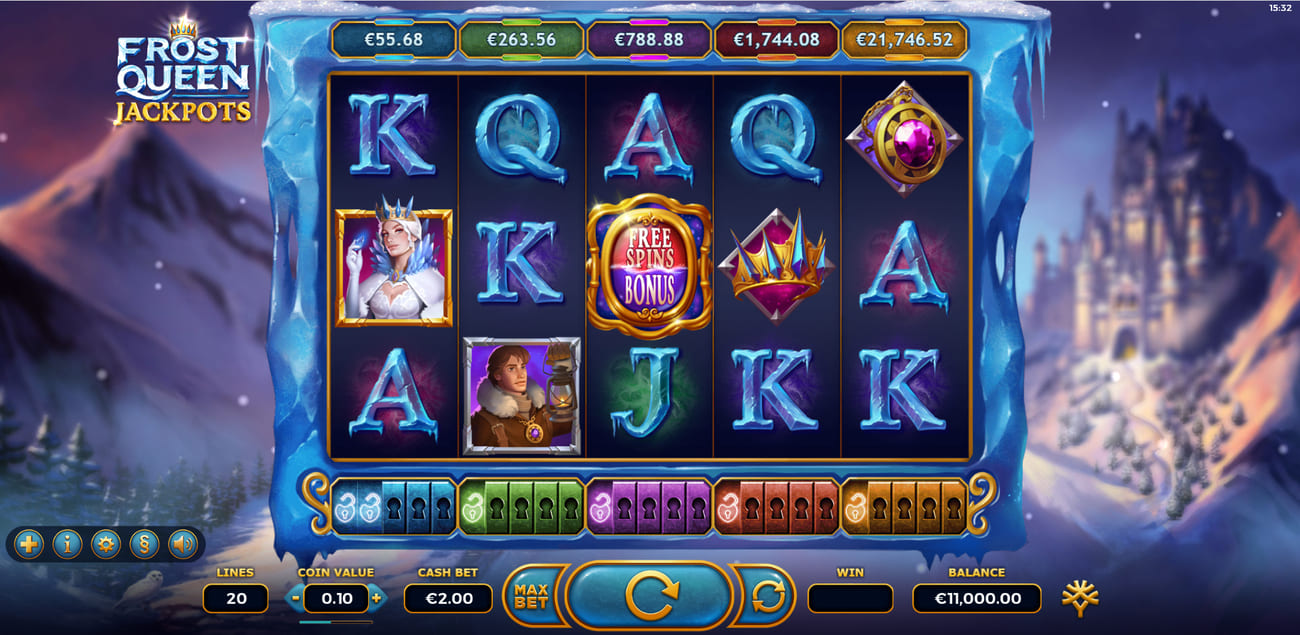Image resolution: width=1300 pixels, height=635 pixels.
Task: Spin the reels with the big arrow button
Action: click(x=649, y=596)
